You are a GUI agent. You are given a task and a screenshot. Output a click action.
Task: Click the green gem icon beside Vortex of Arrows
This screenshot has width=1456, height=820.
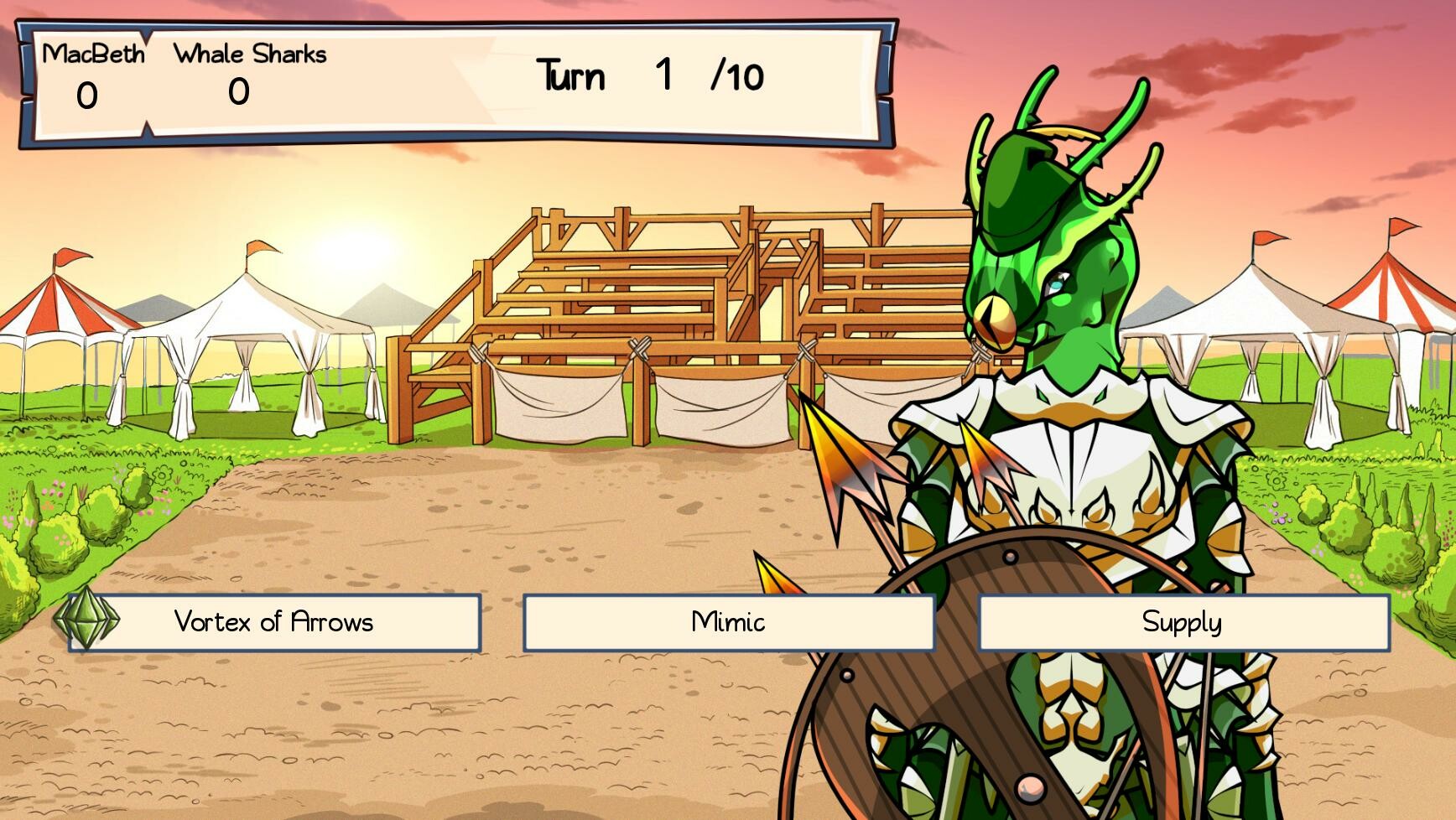[90, 622]
